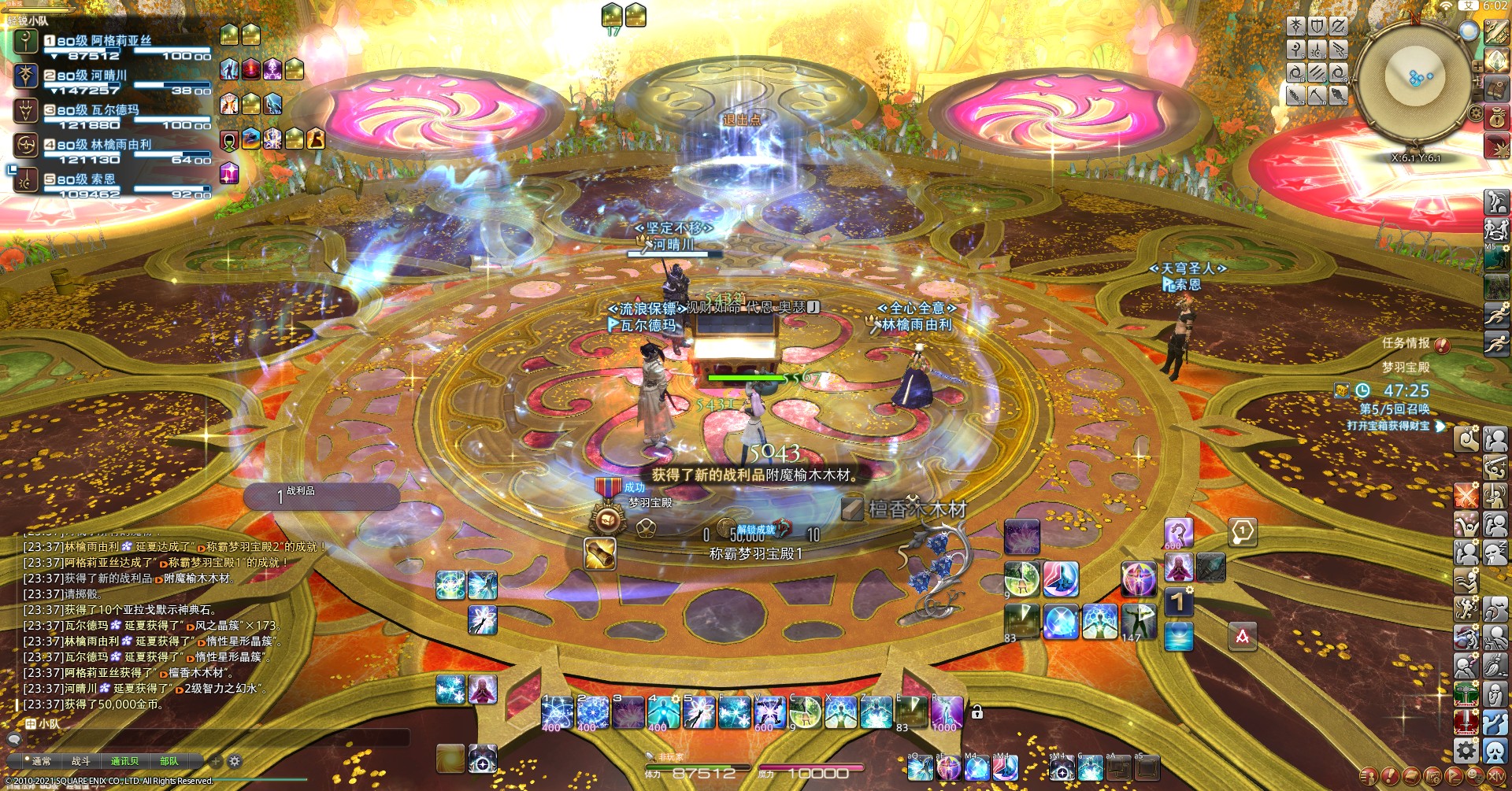Open the red money pouch icon

click(x=1497, y=118)
